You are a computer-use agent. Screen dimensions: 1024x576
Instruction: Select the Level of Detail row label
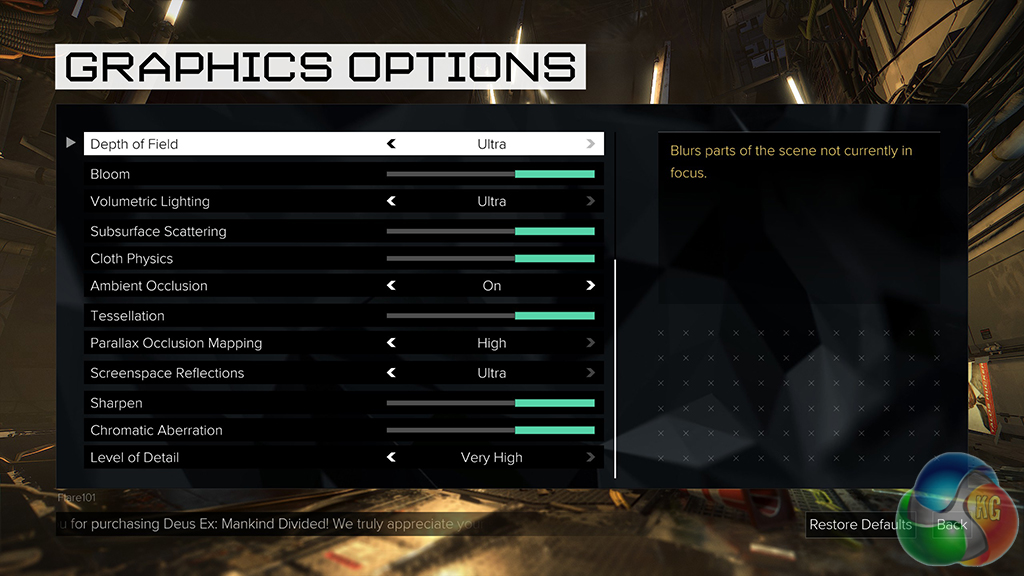135,457
